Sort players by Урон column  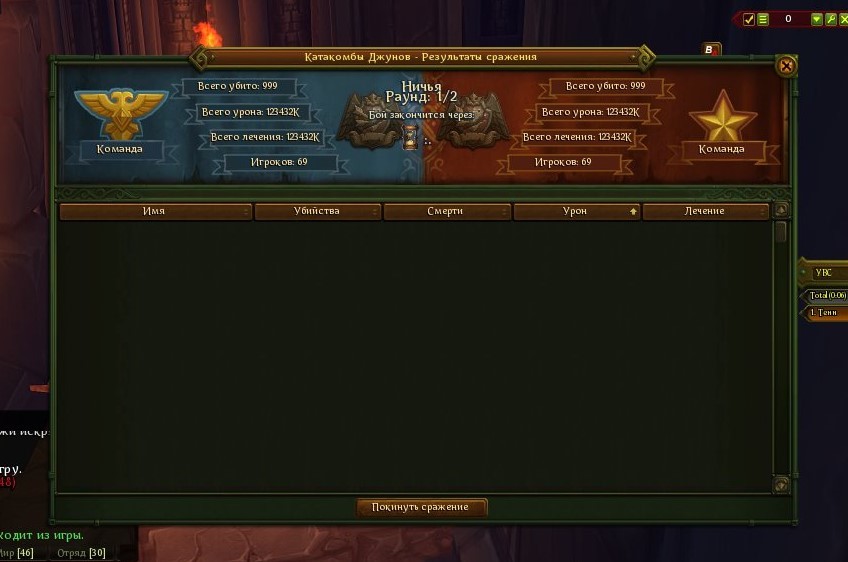click(575, 211)
